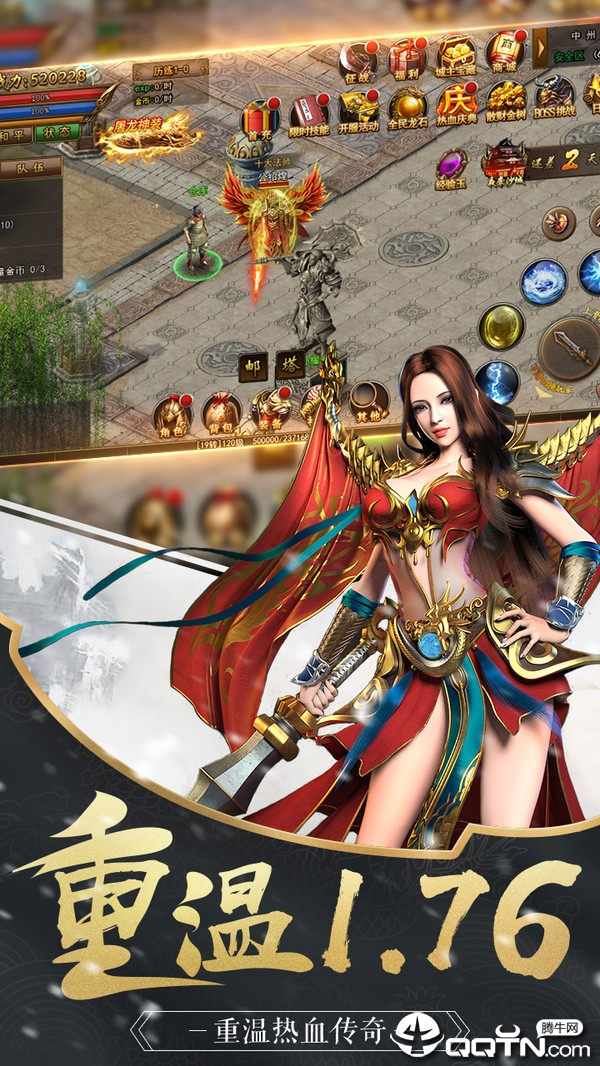
Task: Switch to the 队伍 team tab
Action: coord(32,170)
